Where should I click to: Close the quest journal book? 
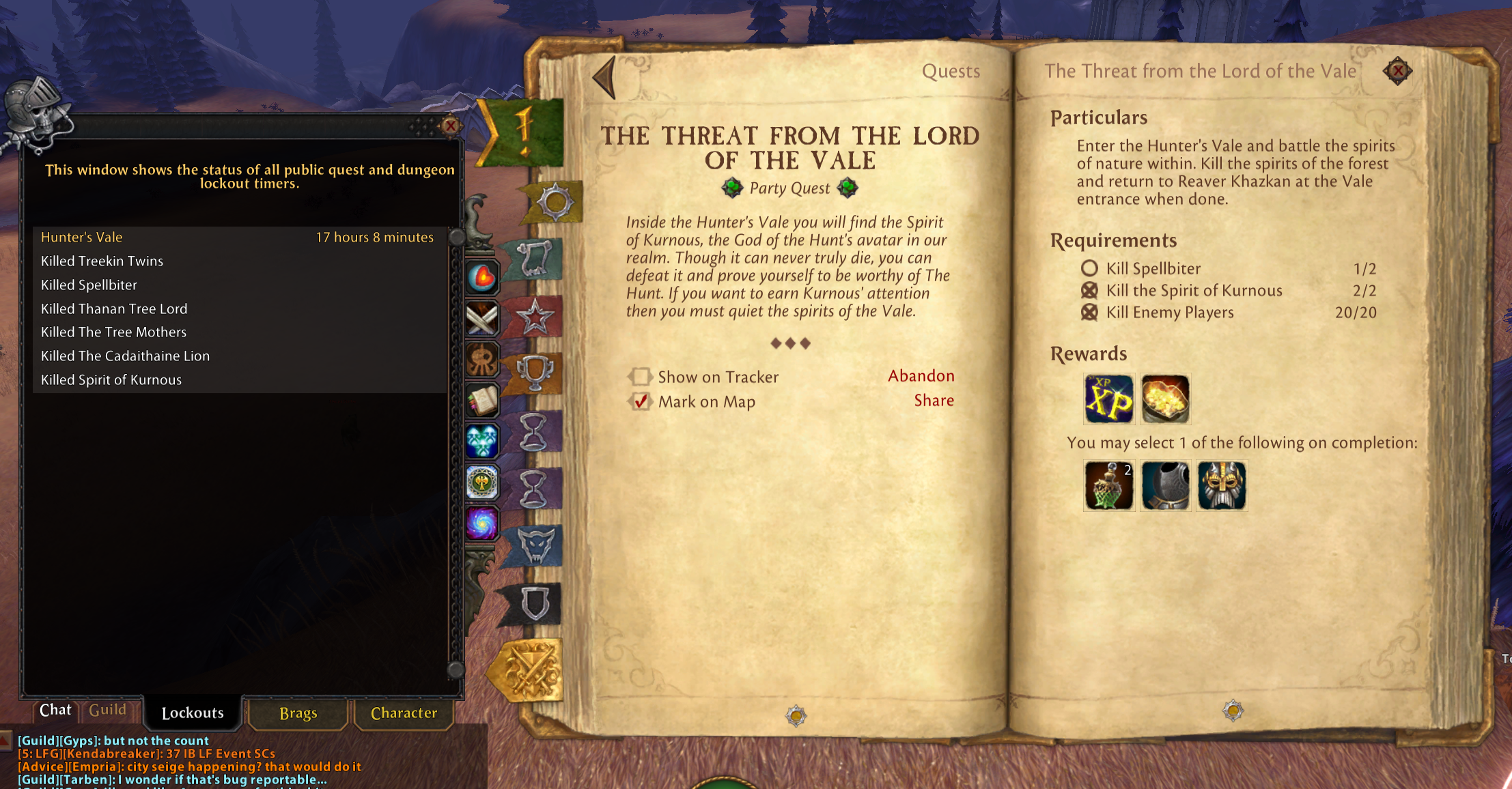coord(1398,70)
